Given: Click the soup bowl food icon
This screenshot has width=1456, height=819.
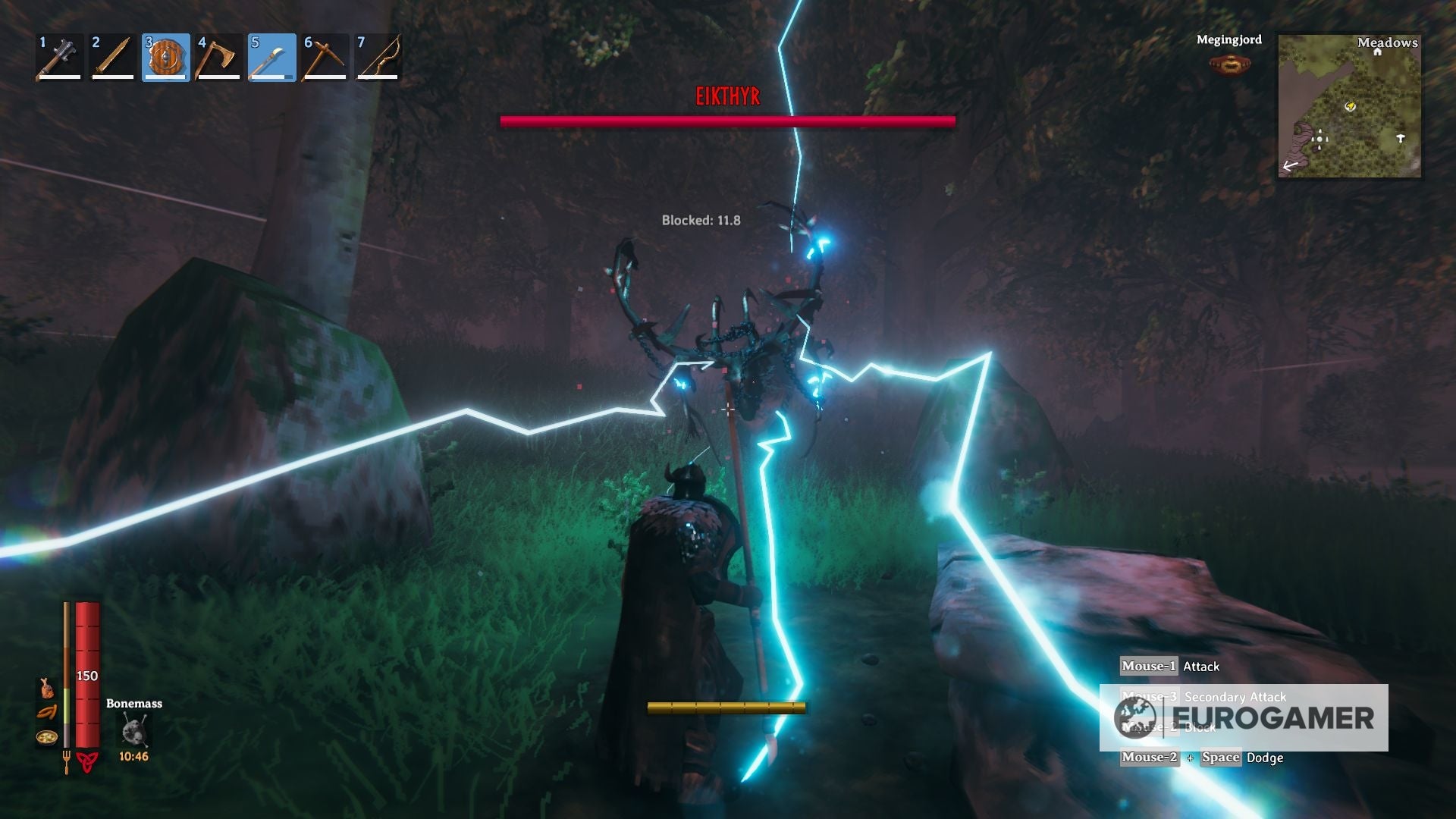Looking at the screenshot, I should pyautogui.click(x=44, y=739).
